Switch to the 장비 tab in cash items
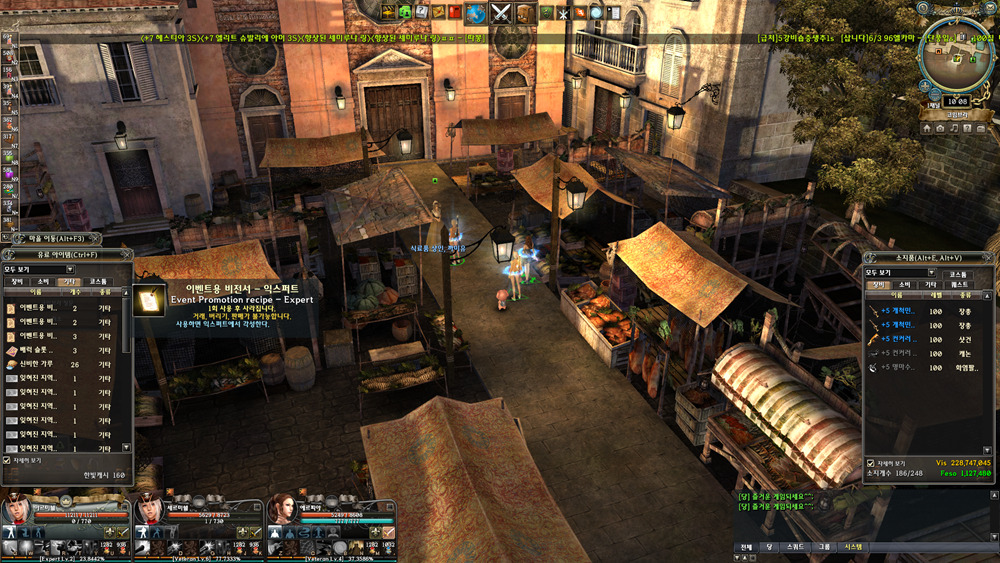The image size is (1000, 563). [16, 282]
